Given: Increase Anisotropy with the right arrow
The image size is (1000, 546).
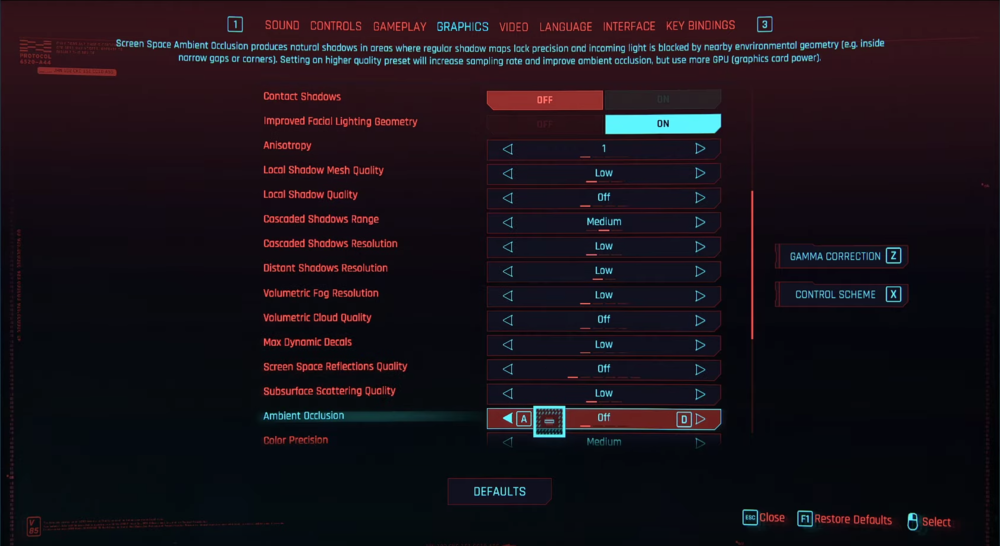Looking at the screenshot, I should tap(700, 149).
